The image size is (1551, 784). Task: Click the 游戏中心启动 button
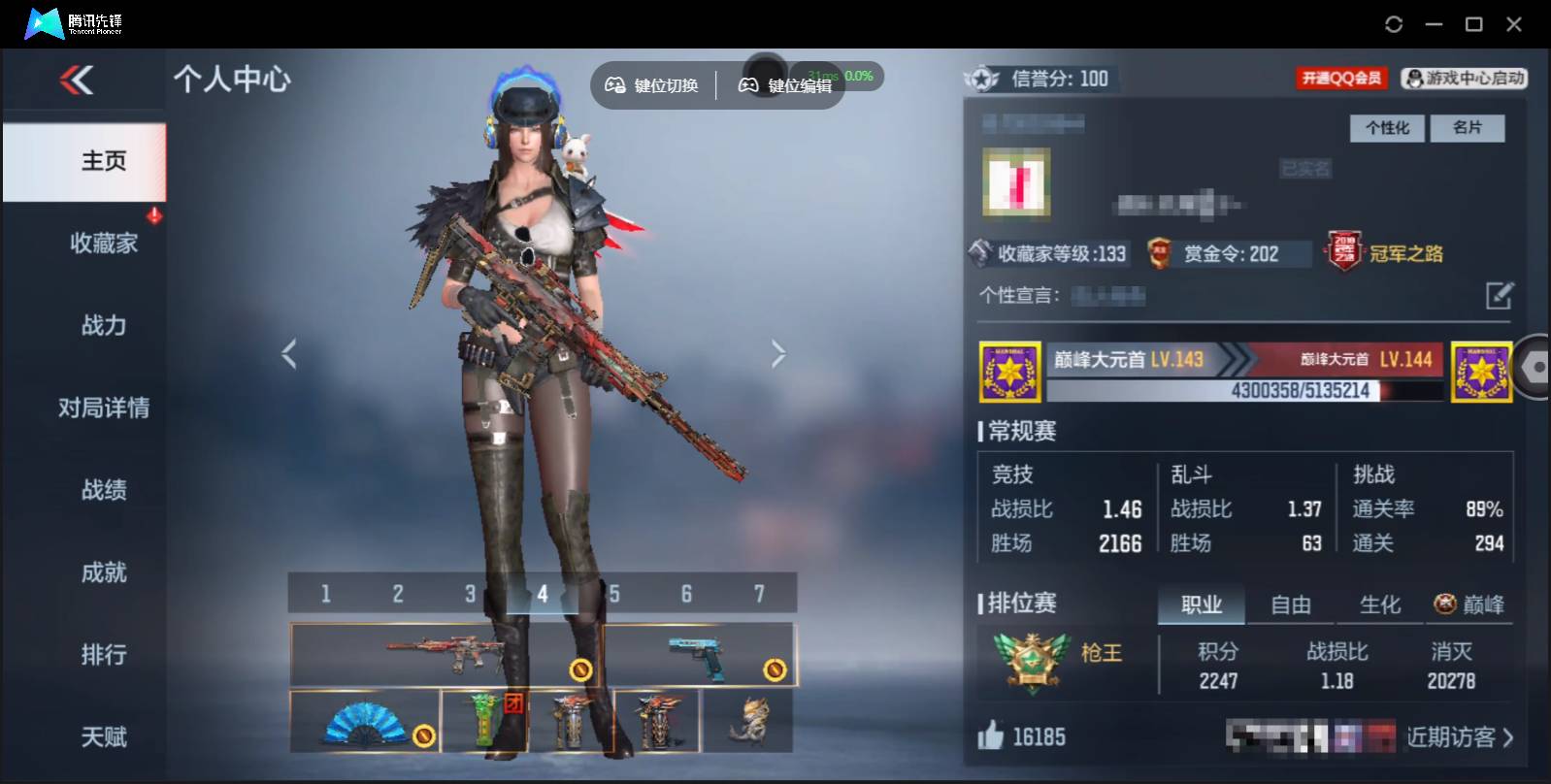[1466, 79]
